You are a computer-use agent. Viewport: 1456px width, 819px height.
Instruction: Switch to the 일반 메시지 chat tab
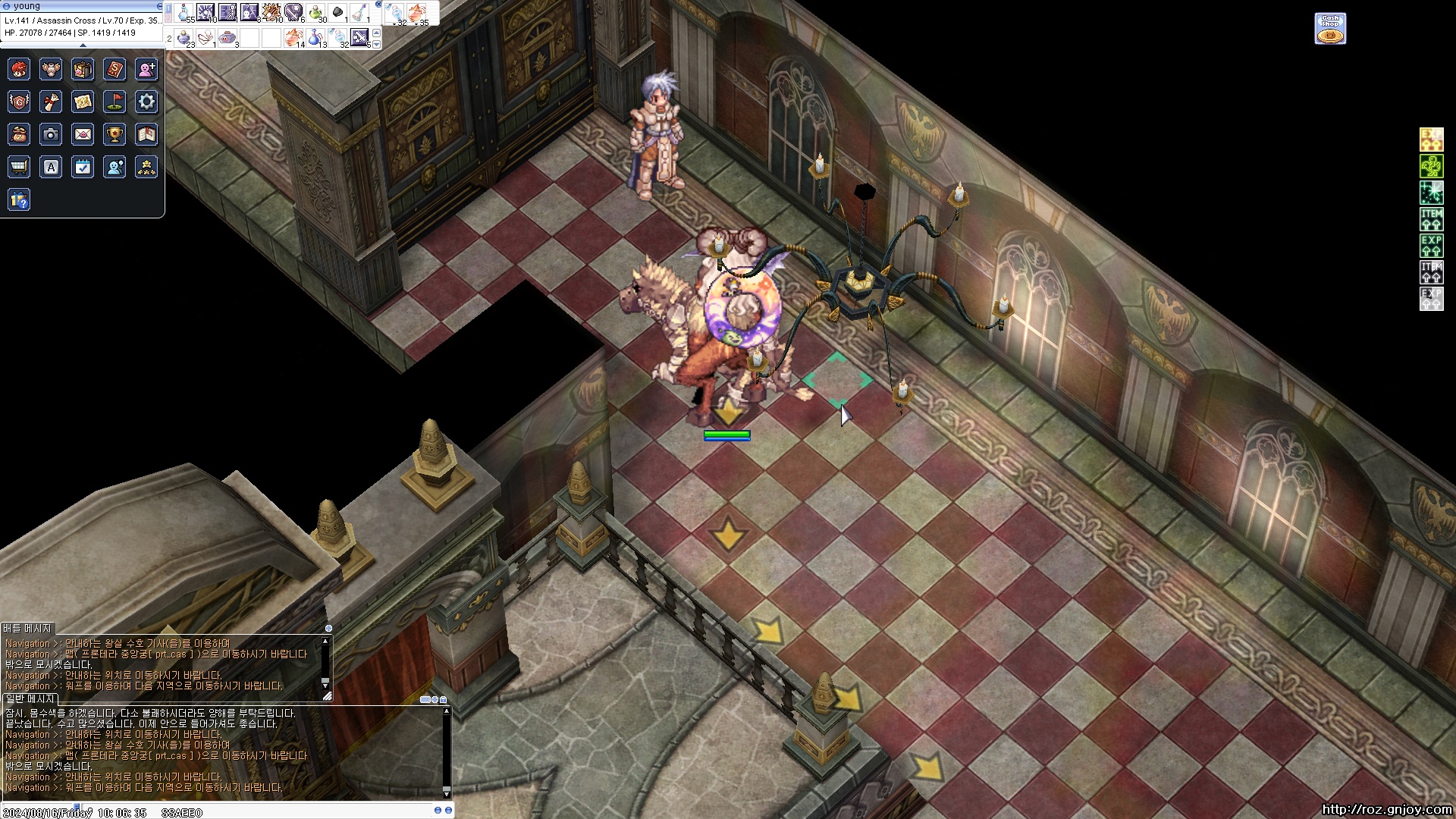click(30, 698)
